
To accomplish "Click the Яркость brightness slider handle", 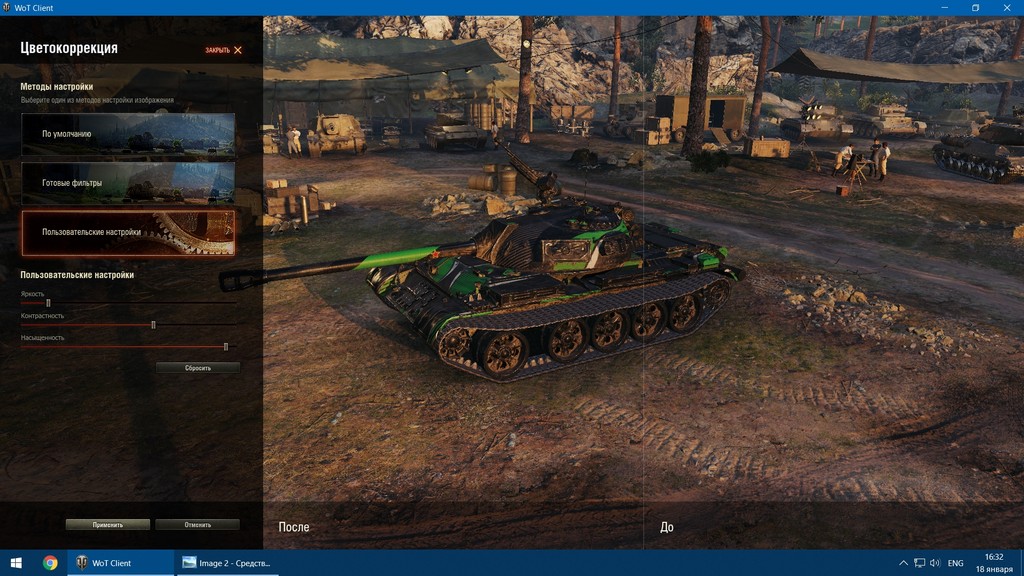I will [x=48, y=303].
